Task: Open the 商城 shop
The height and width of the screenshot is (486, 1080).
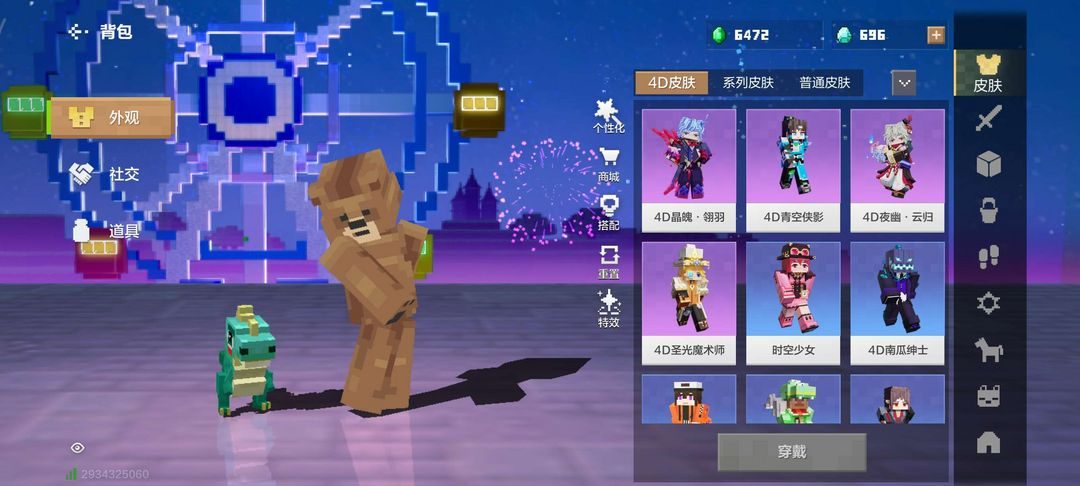Action: click(608, 165)
